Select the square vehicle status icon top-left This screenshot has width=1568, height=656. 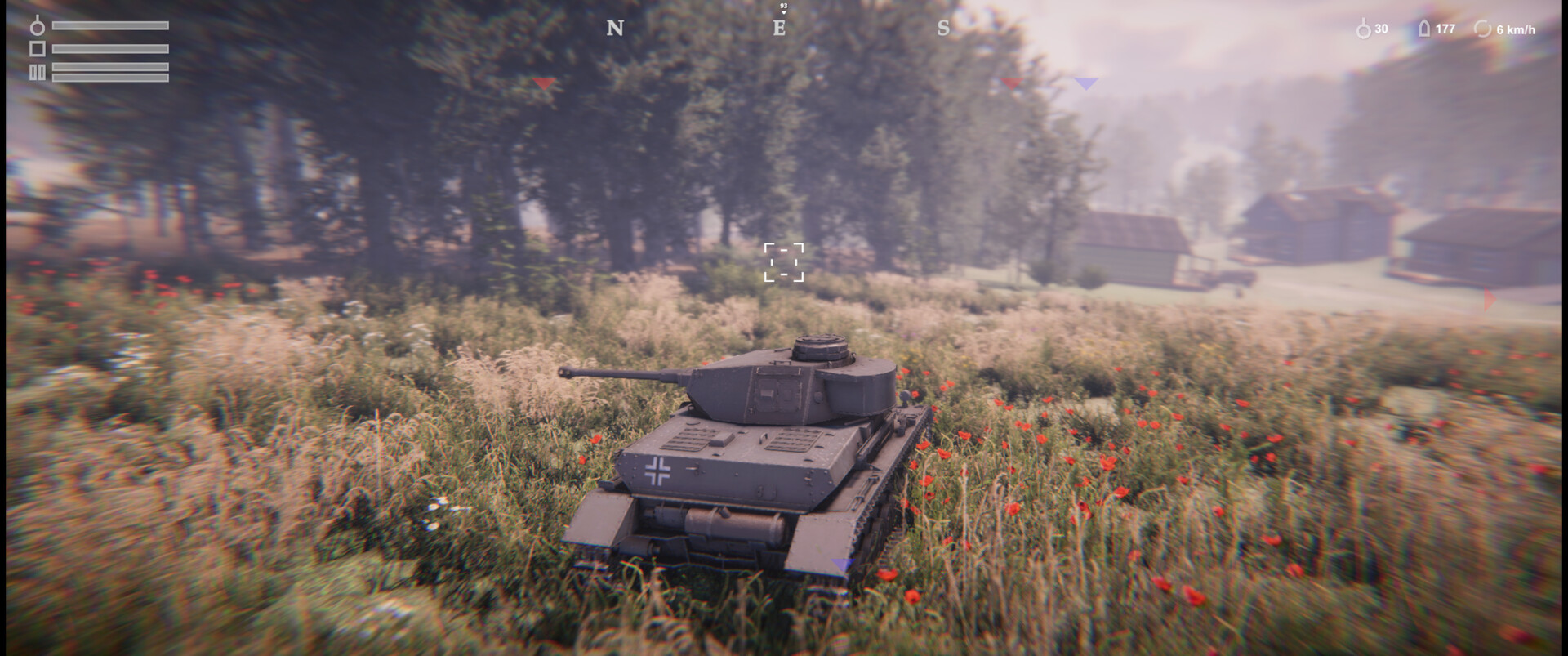tap(36, 50)
